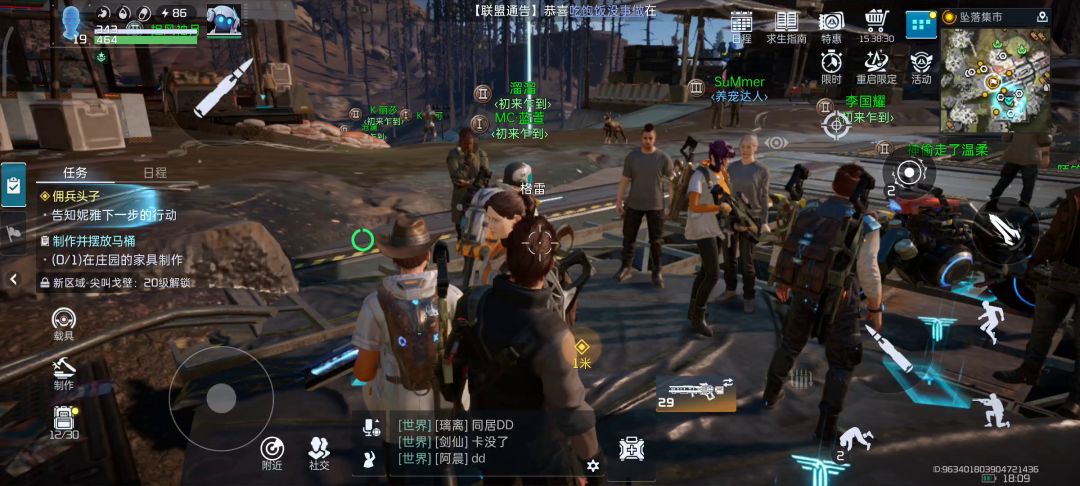Open the 社交 social menu
The height and width of the screenshot is (486, 1080).
pyautogui.click(x=319, y=453)
